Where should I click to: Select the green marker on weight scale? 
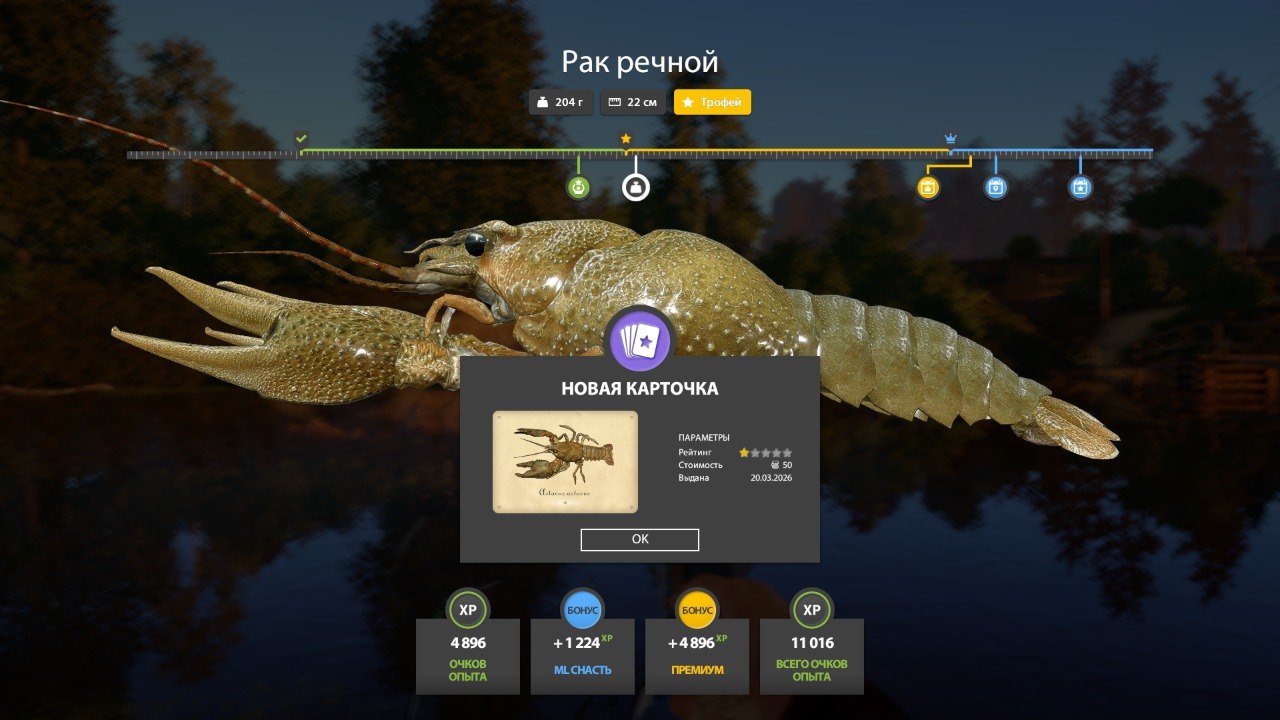[578, 187]
